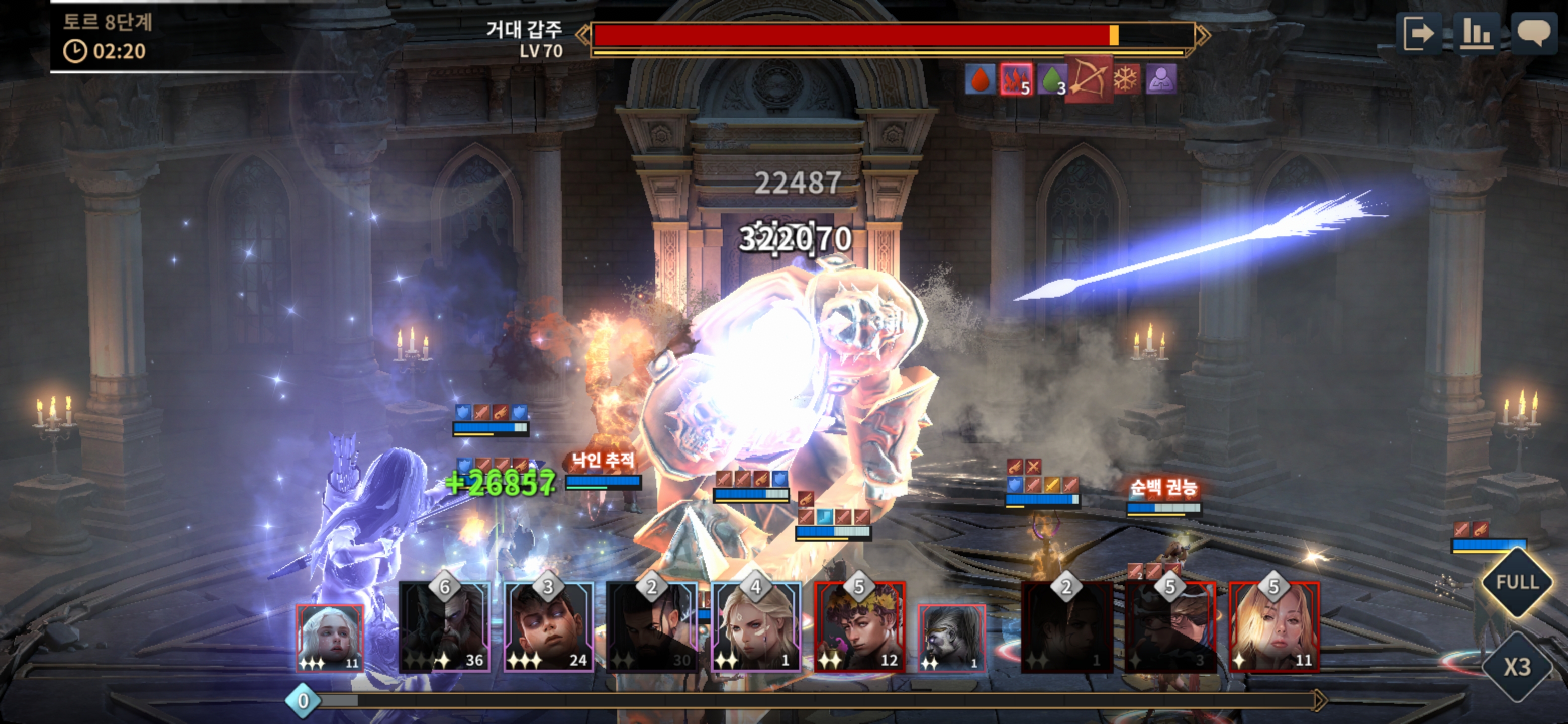Inspect the bow and arrow mark icon
The width and height of the screenshot is (1568, 724).
coord(1089,80)
